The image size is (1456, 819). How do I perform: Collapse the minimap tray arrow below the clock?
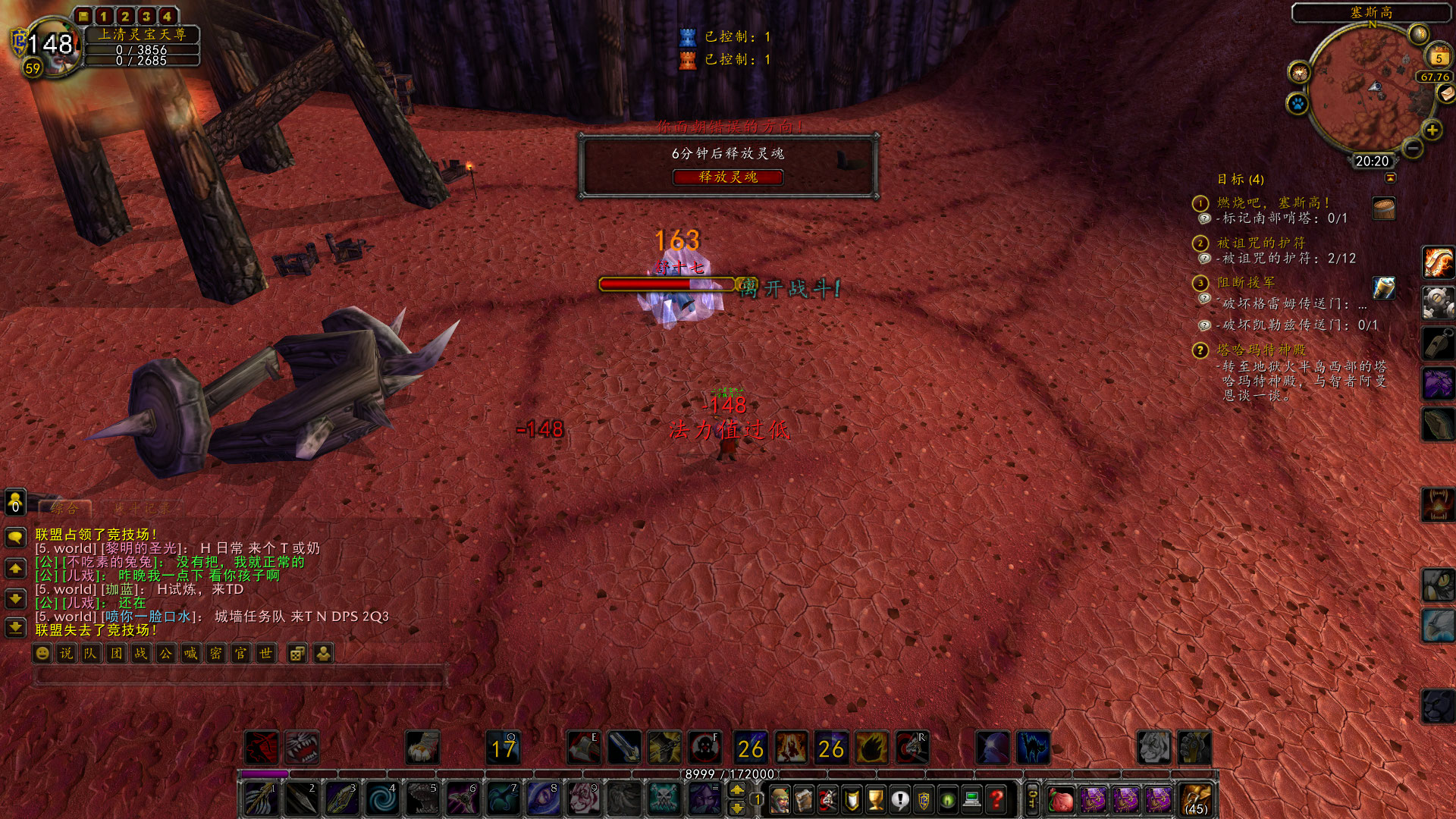(x=1390, y=177)
